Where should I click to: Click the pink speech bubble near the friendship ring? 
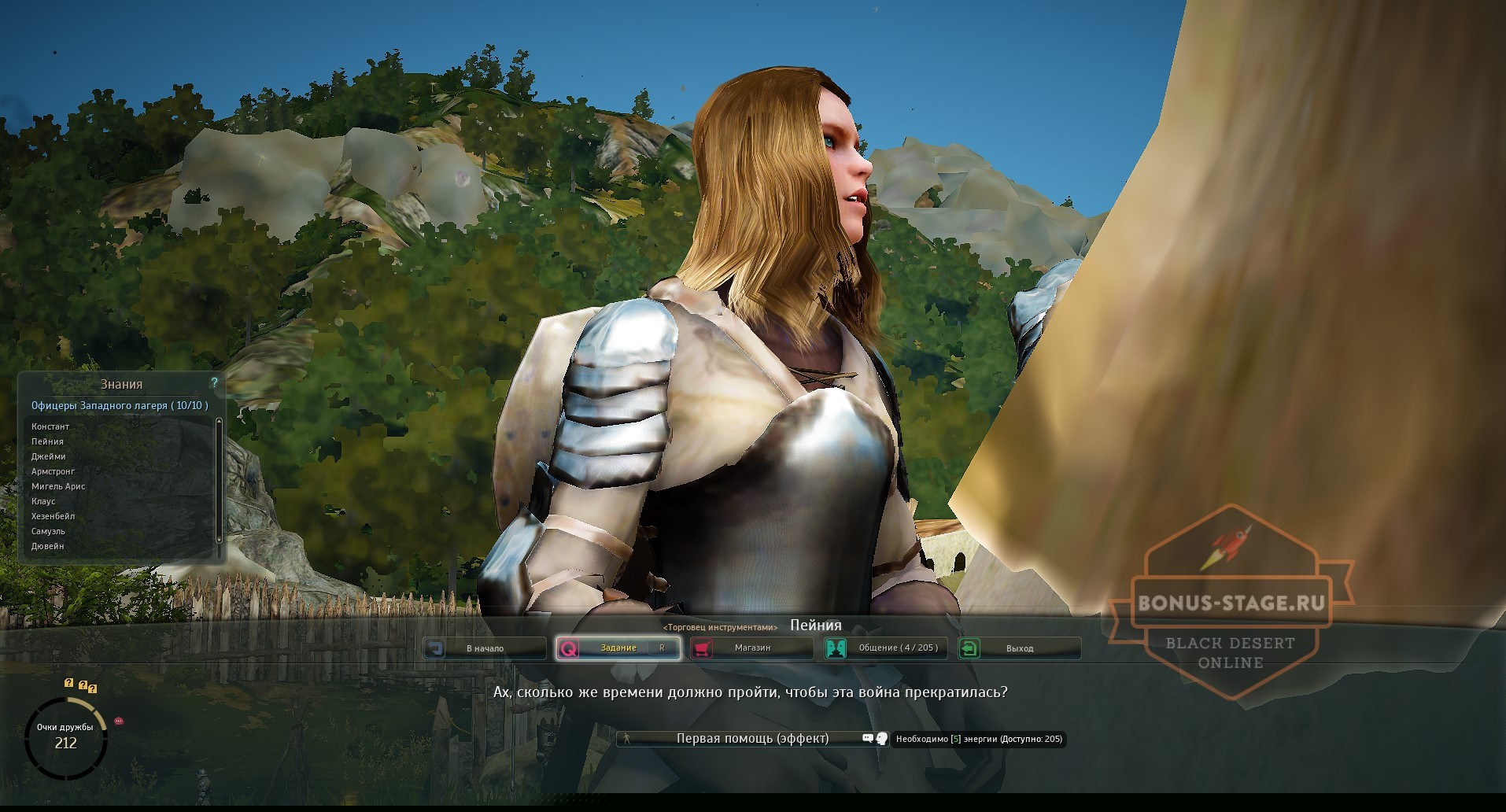coord(119,721)
